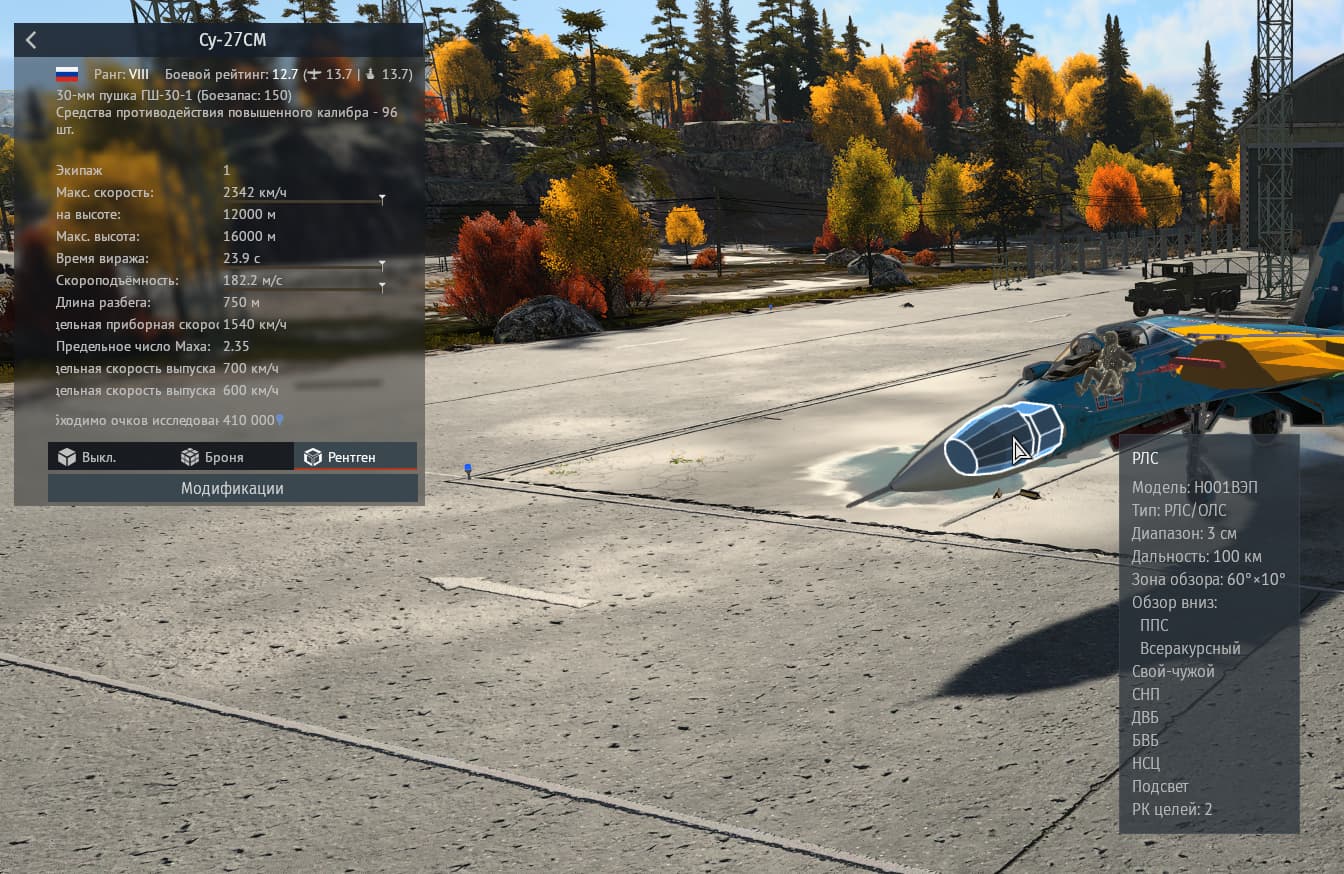The image size is (1344, 874).
Task: Open the Модификации panel
Action: click(232, 488)
